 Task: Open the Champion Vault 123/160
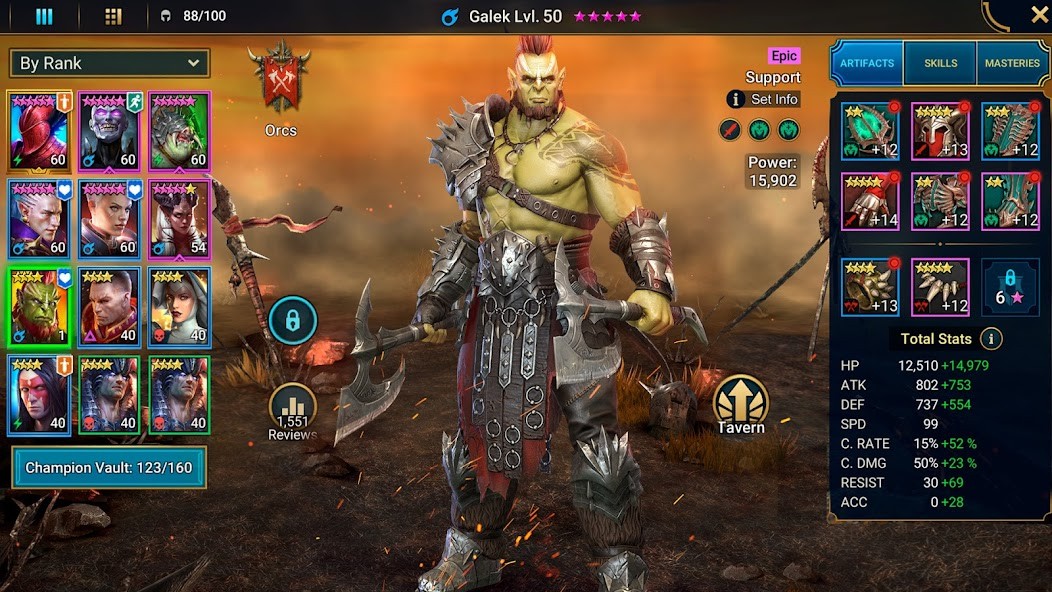(x=109, y=467)
